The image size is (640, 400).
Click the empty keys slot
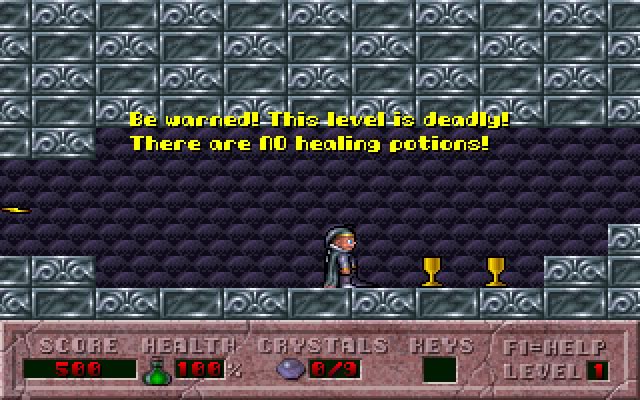(x=440, y=370)
